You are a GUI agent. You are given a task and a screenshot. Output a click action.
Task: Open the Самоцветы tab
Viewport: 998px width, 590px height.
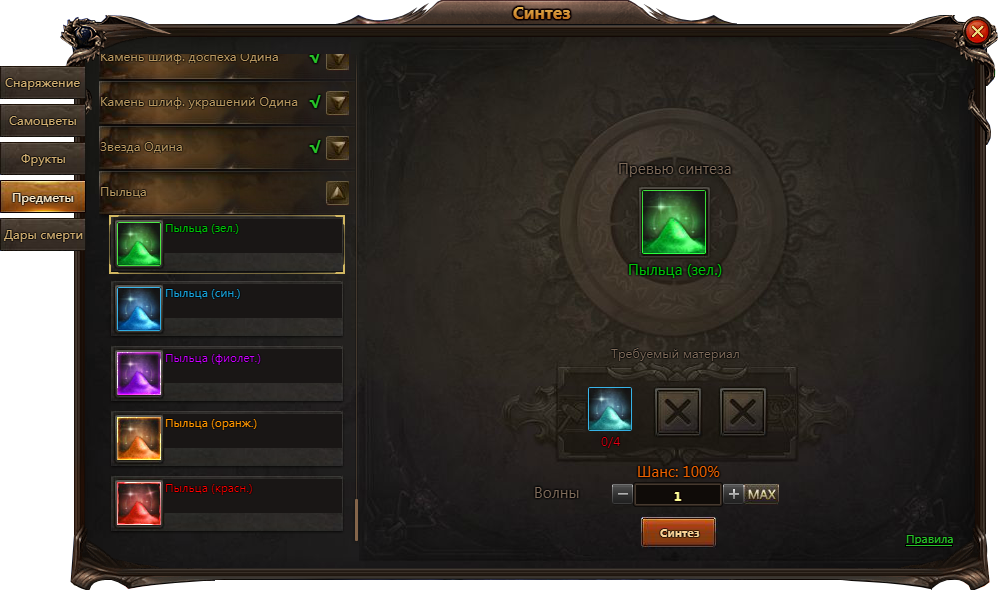(43, 121)
